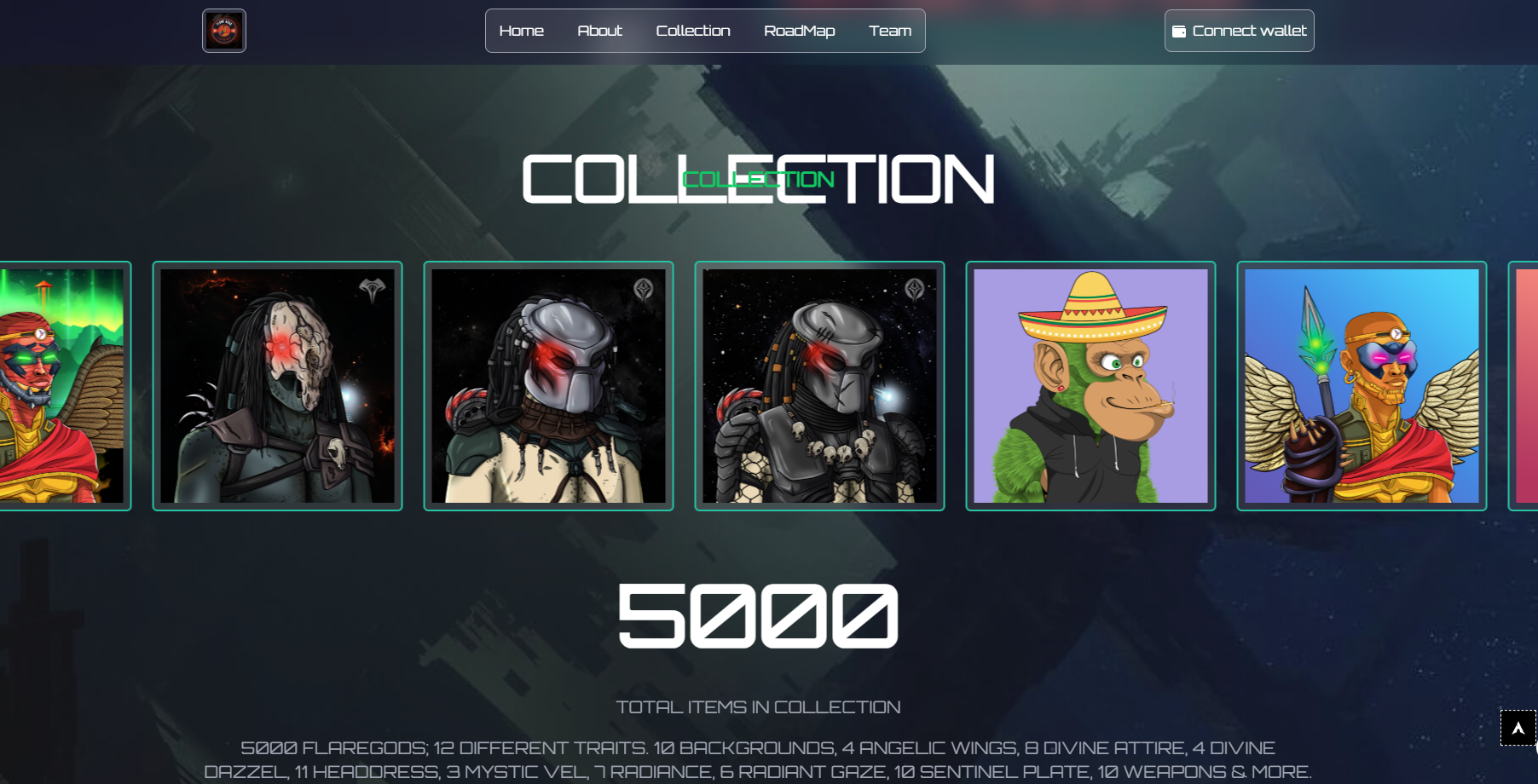Click the circular avatar inside the site logo
Image resolution: width=1538 pixels, height=784 pixels.
pyautogui.click(x=223, y=31)
